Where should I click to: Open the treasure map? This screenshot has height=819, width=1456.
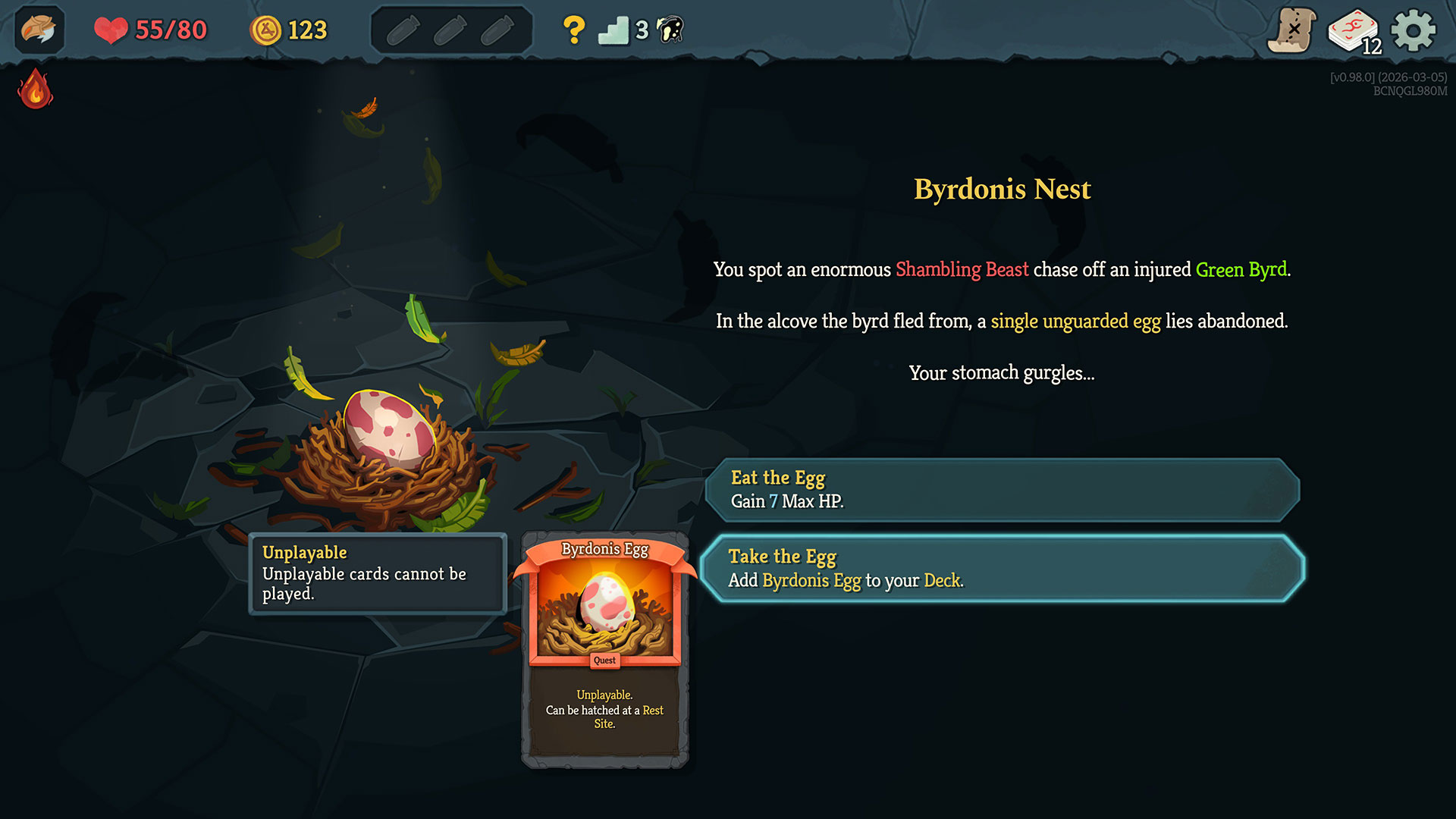point(1292,30)
